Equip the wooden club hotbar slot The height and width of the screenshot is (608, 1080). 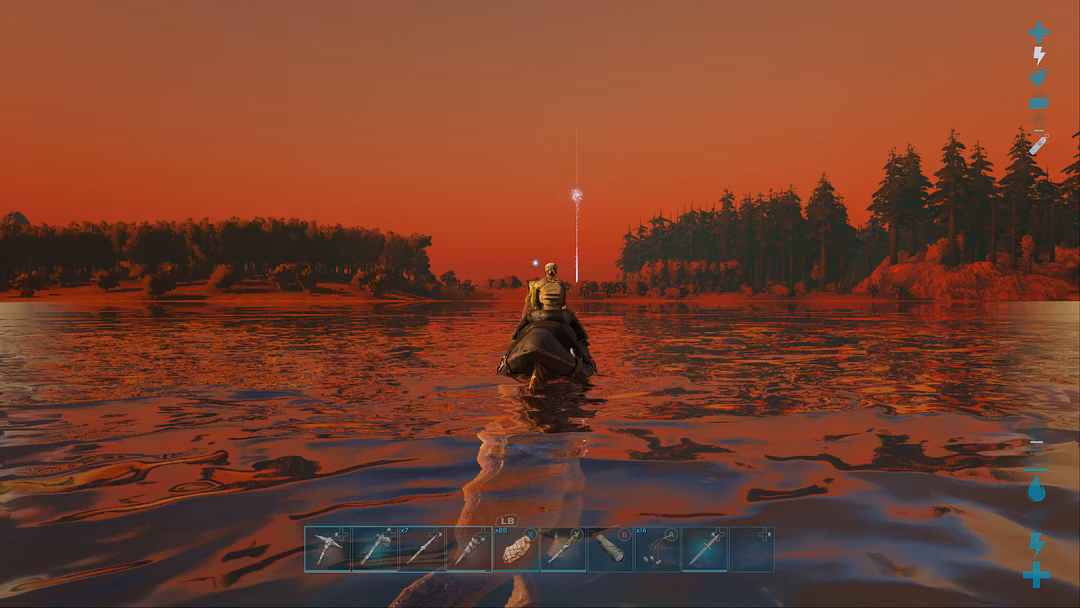(x=564, y=549)
